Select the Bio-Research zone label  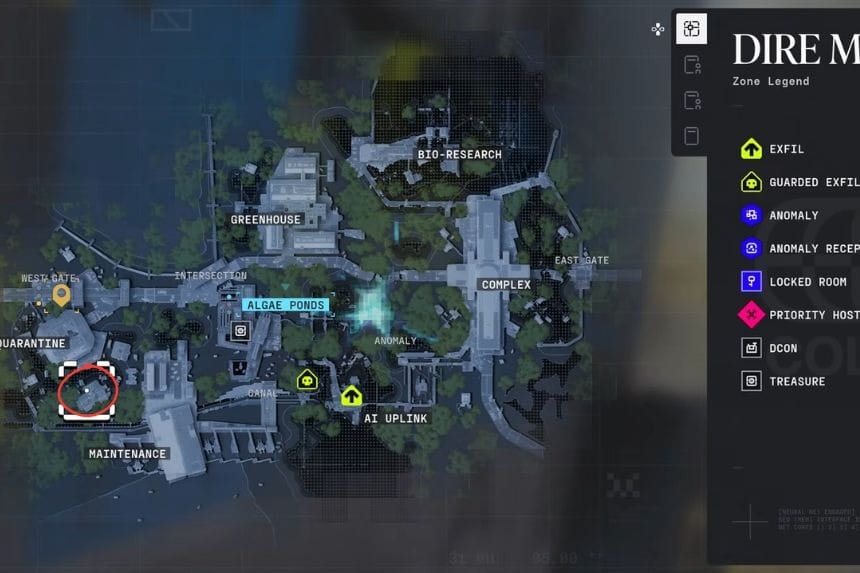point(459,155)
